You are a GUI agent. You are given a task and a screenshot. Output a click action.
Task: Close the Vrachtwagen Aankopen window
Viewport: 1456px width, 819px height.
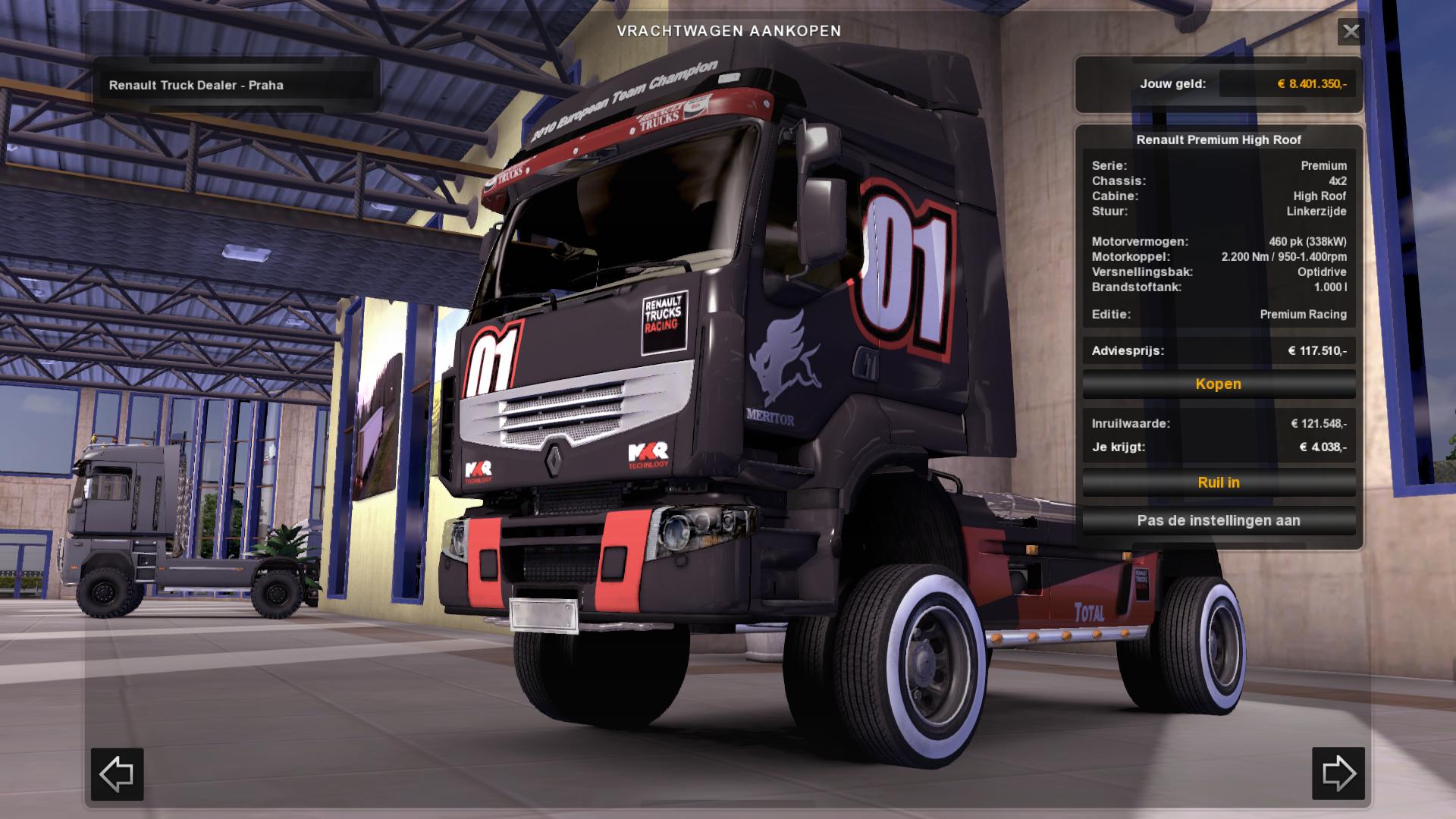point(1351,32)
